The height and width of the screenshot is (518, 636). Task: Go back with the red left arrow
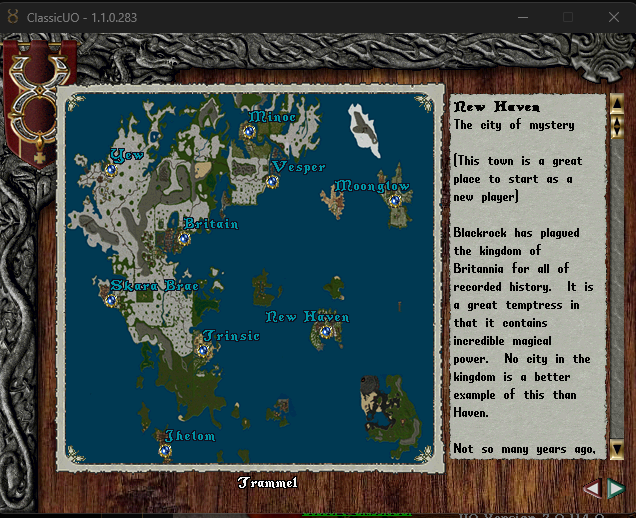tap(593, 488)
